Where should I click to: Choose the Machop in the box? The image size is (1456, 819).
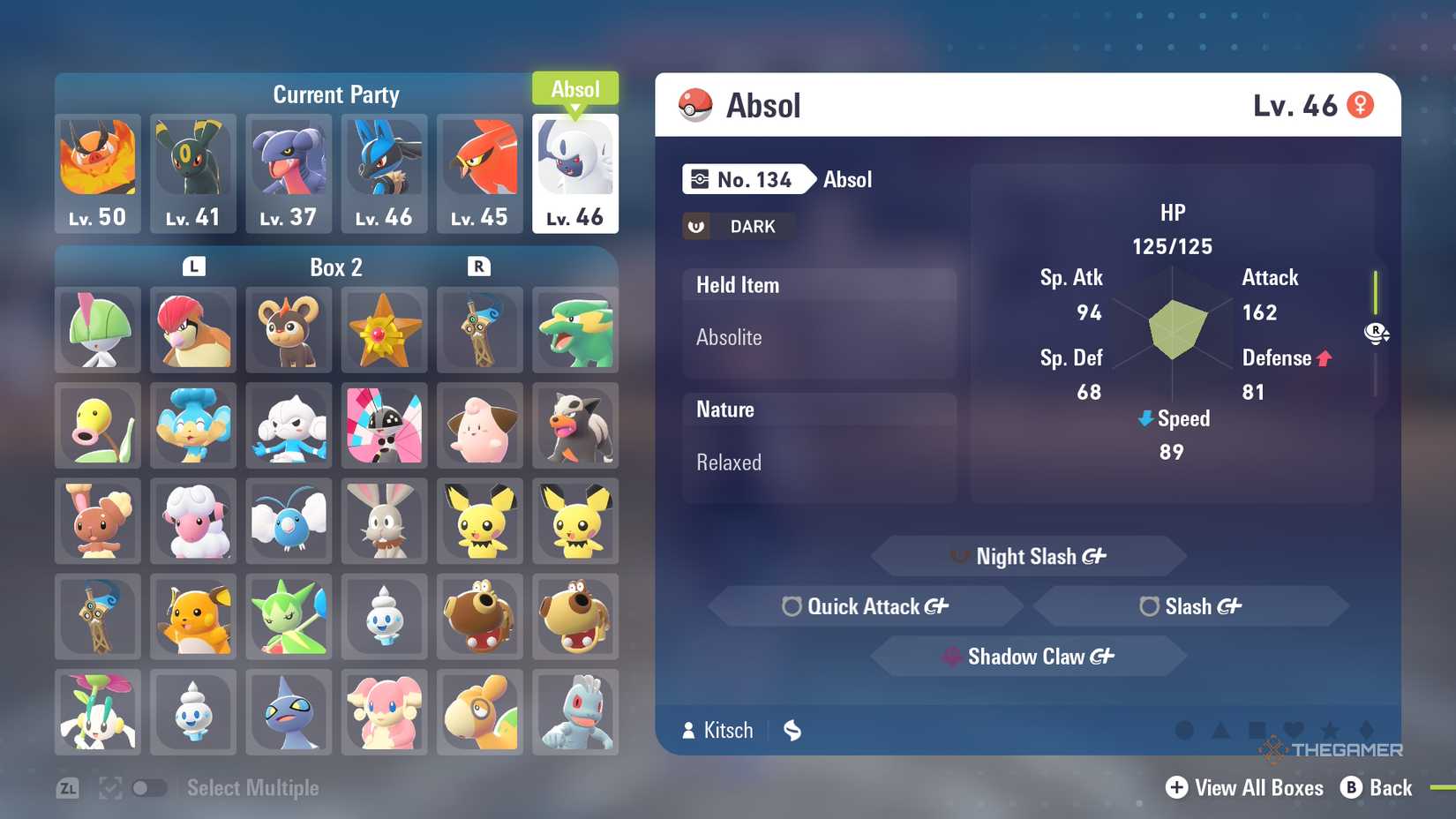[x=575, y=711]
